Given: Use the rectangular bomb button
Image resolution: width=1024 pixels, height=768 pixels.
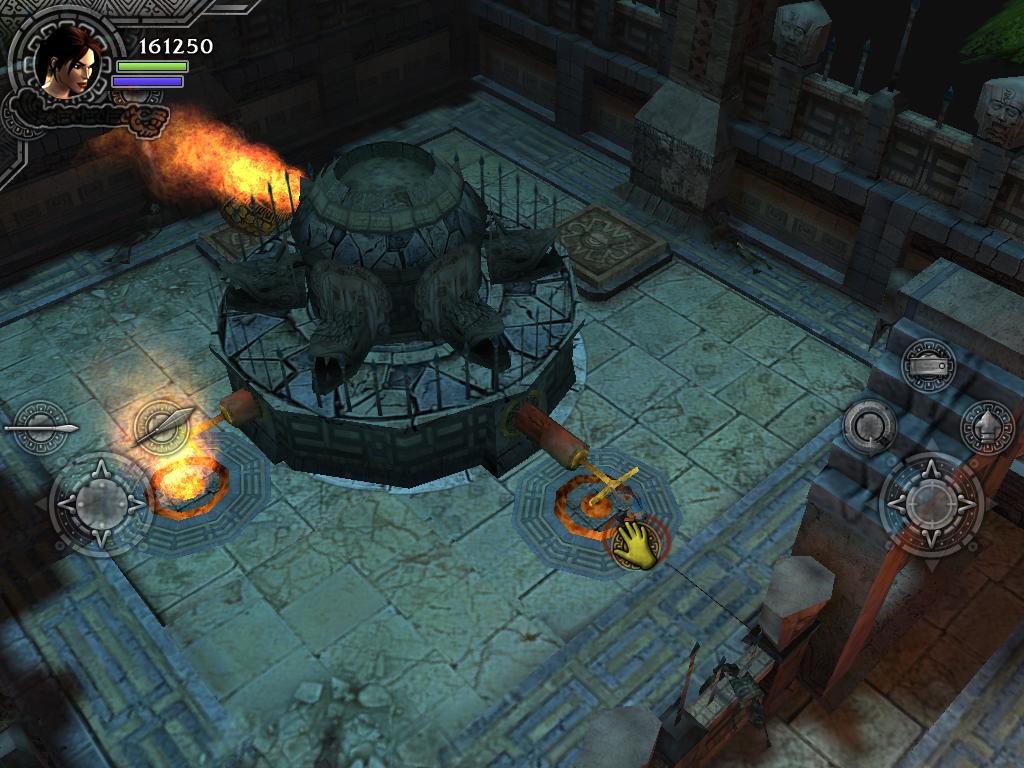Looking at the screenshot, I should pos(927,364).
